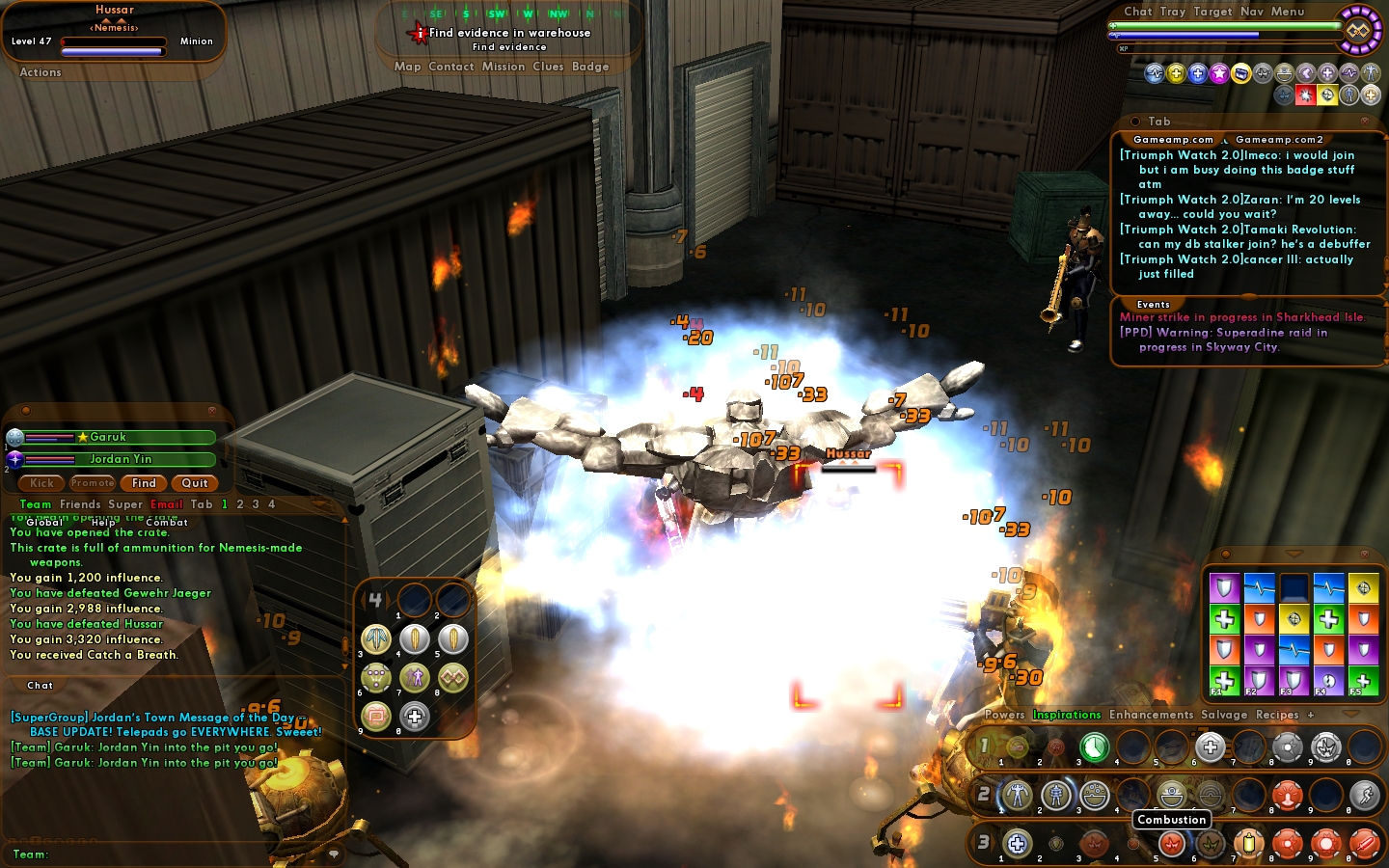Switch to the Inspirations tab
1389x868 pixels.
(x=1066, y=715)
